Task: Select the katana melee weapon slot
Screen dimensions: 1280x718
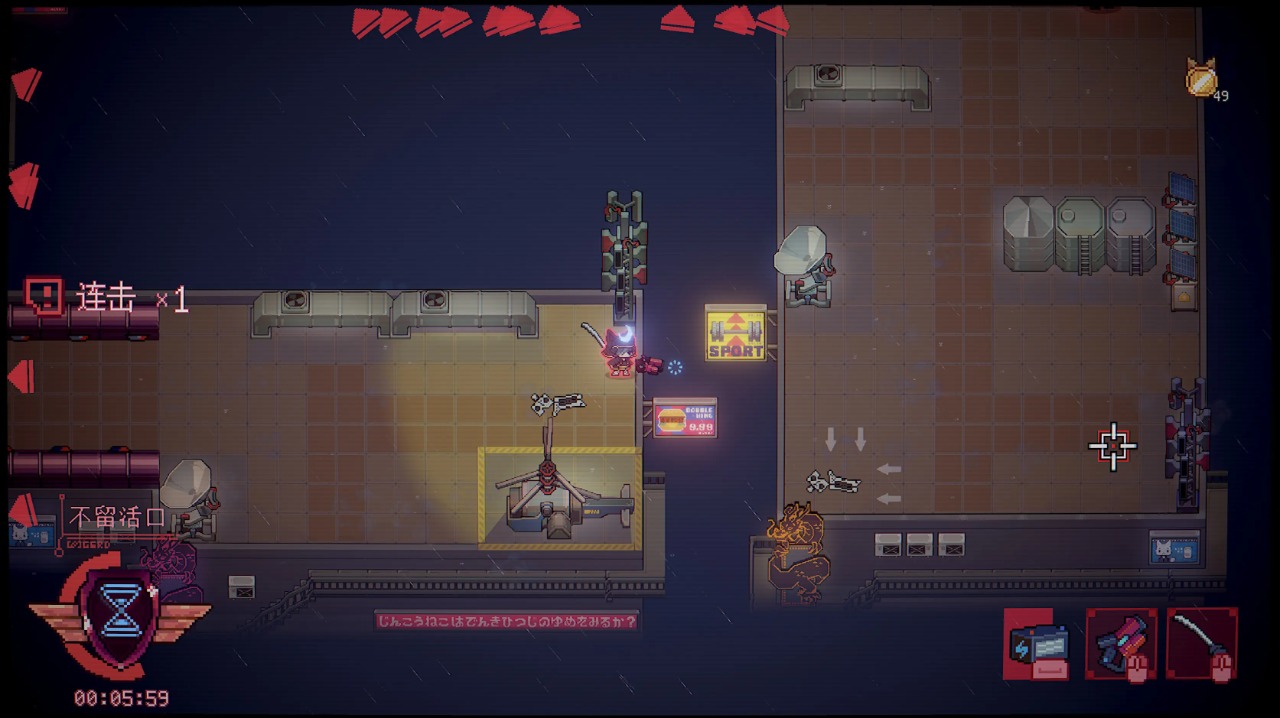Action: tap(1202, 643)
